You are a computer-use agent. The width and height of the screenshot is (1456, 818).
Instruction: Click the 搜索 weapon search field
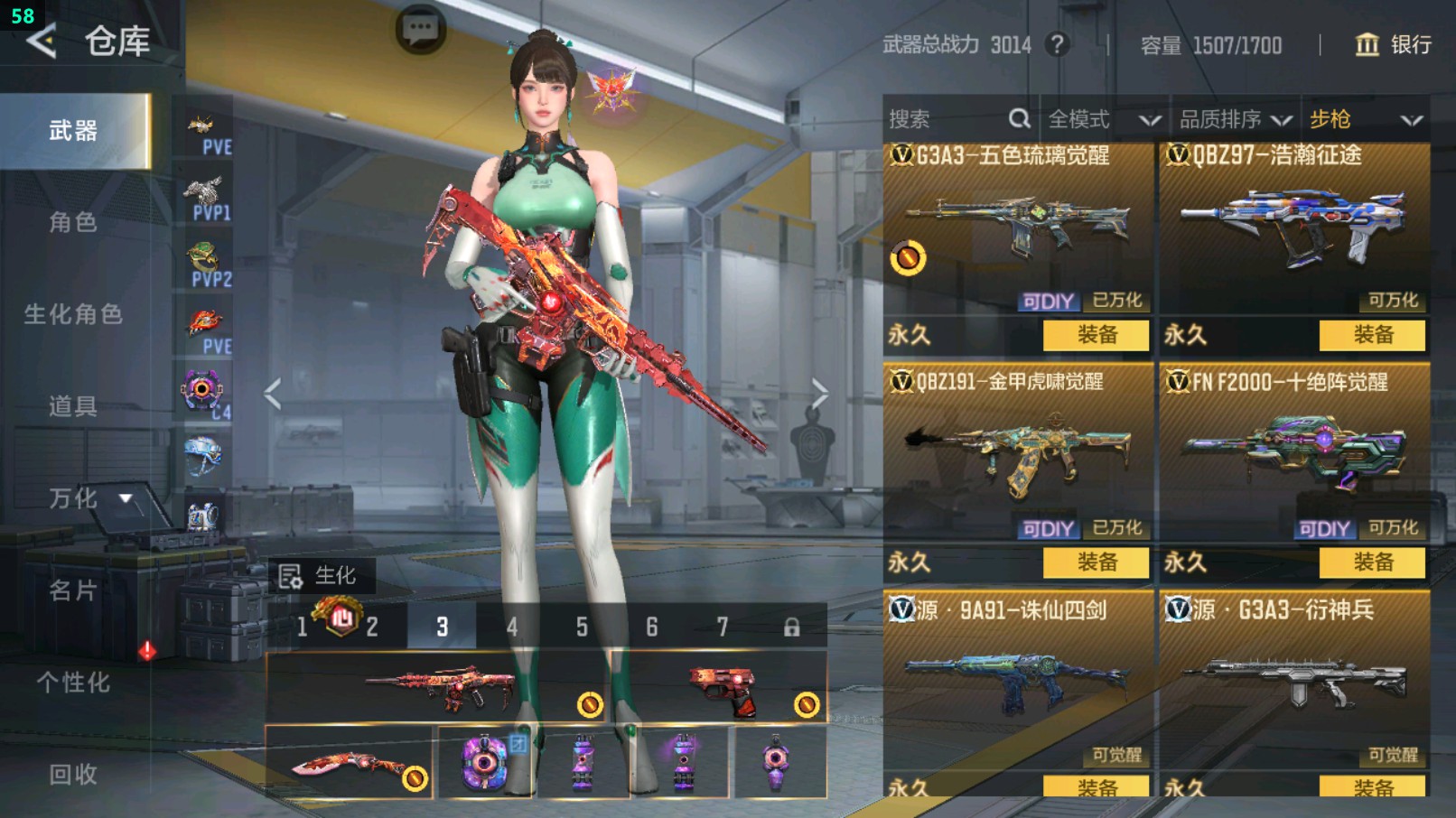coord(948,119)
